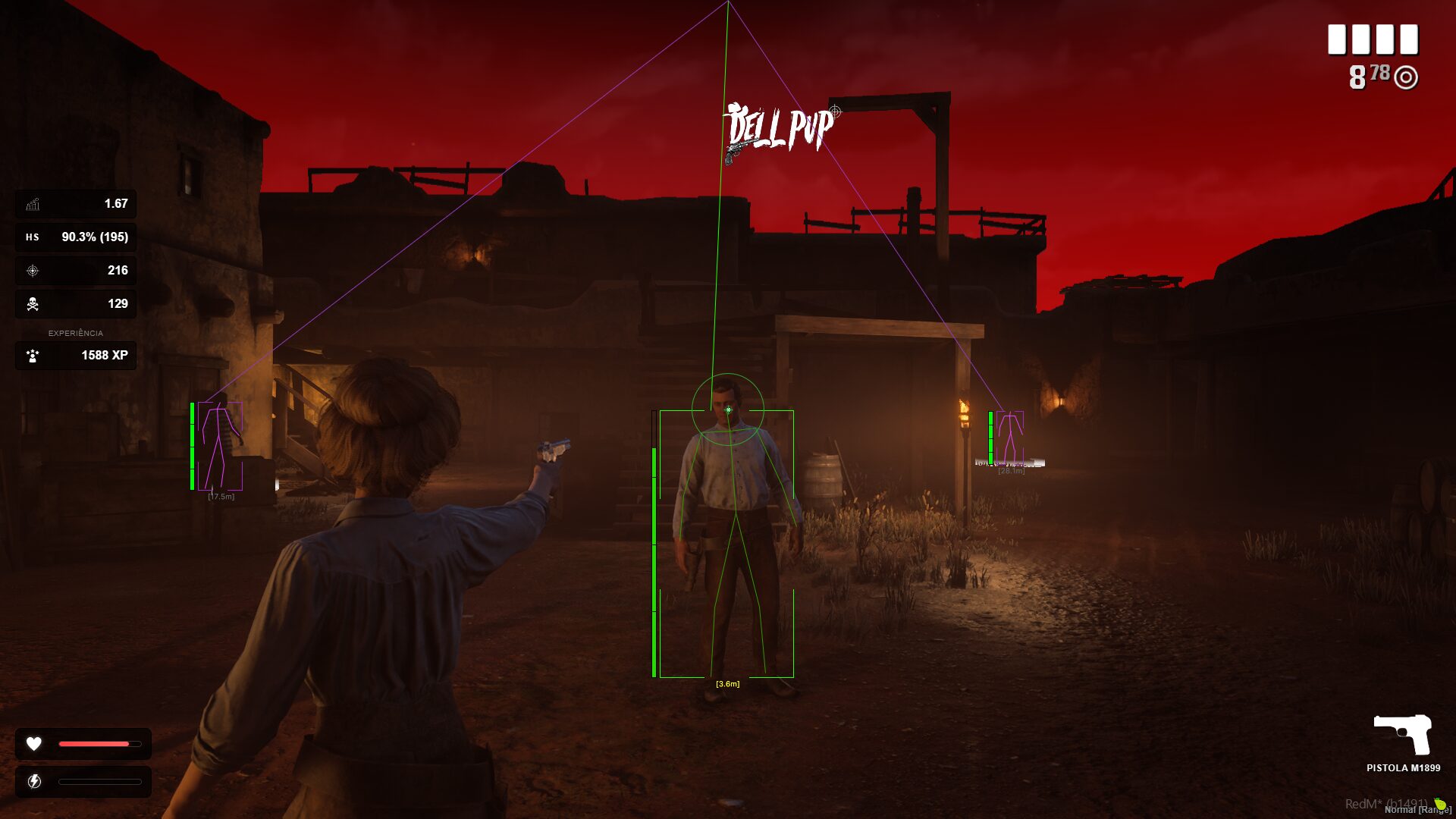Open the 1588 XP experience panel
1456x819 pixels.
click(x=76, y=356)
